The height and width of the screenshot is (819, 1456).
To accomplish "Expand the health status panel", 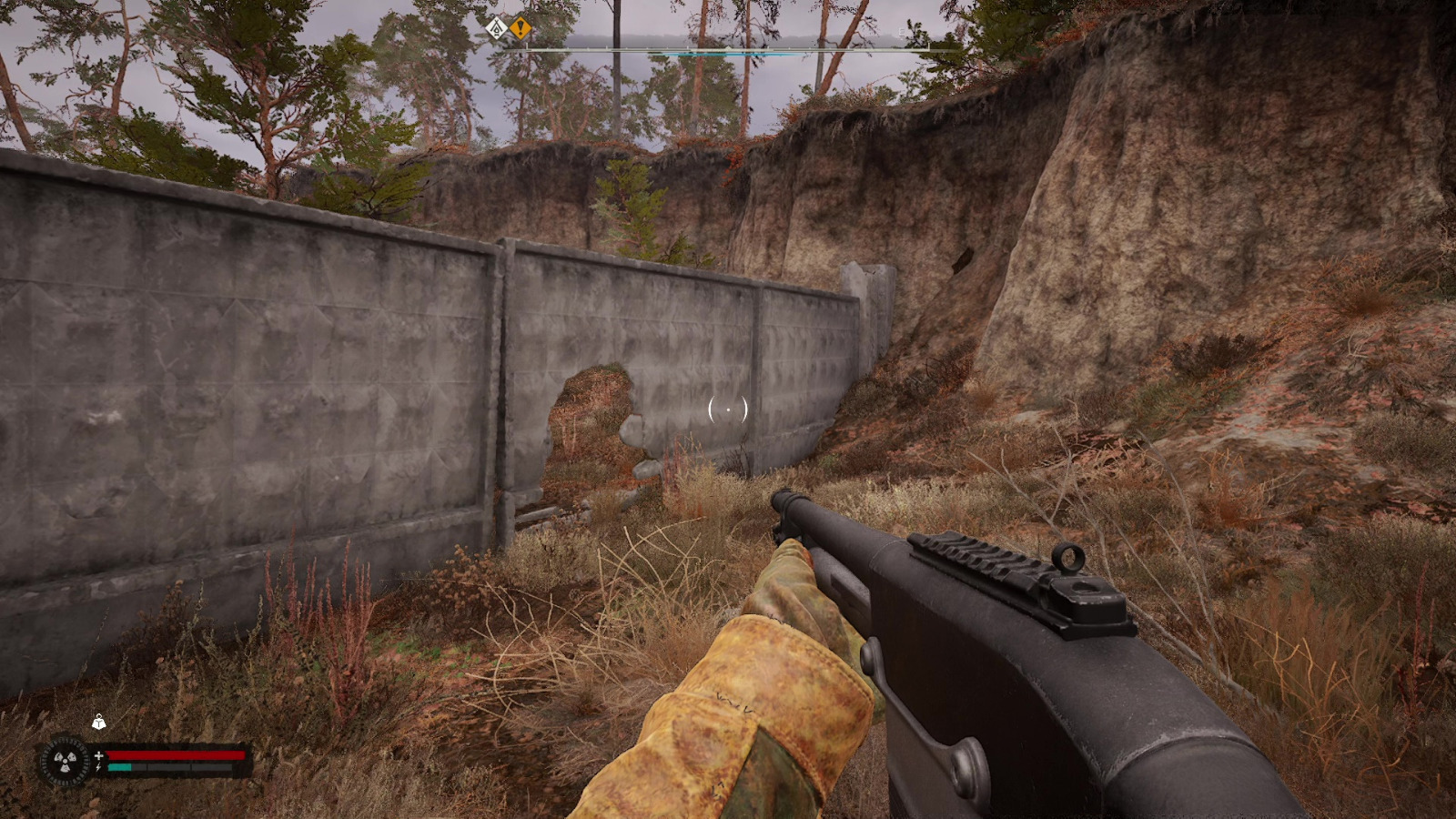I will 177,755.
